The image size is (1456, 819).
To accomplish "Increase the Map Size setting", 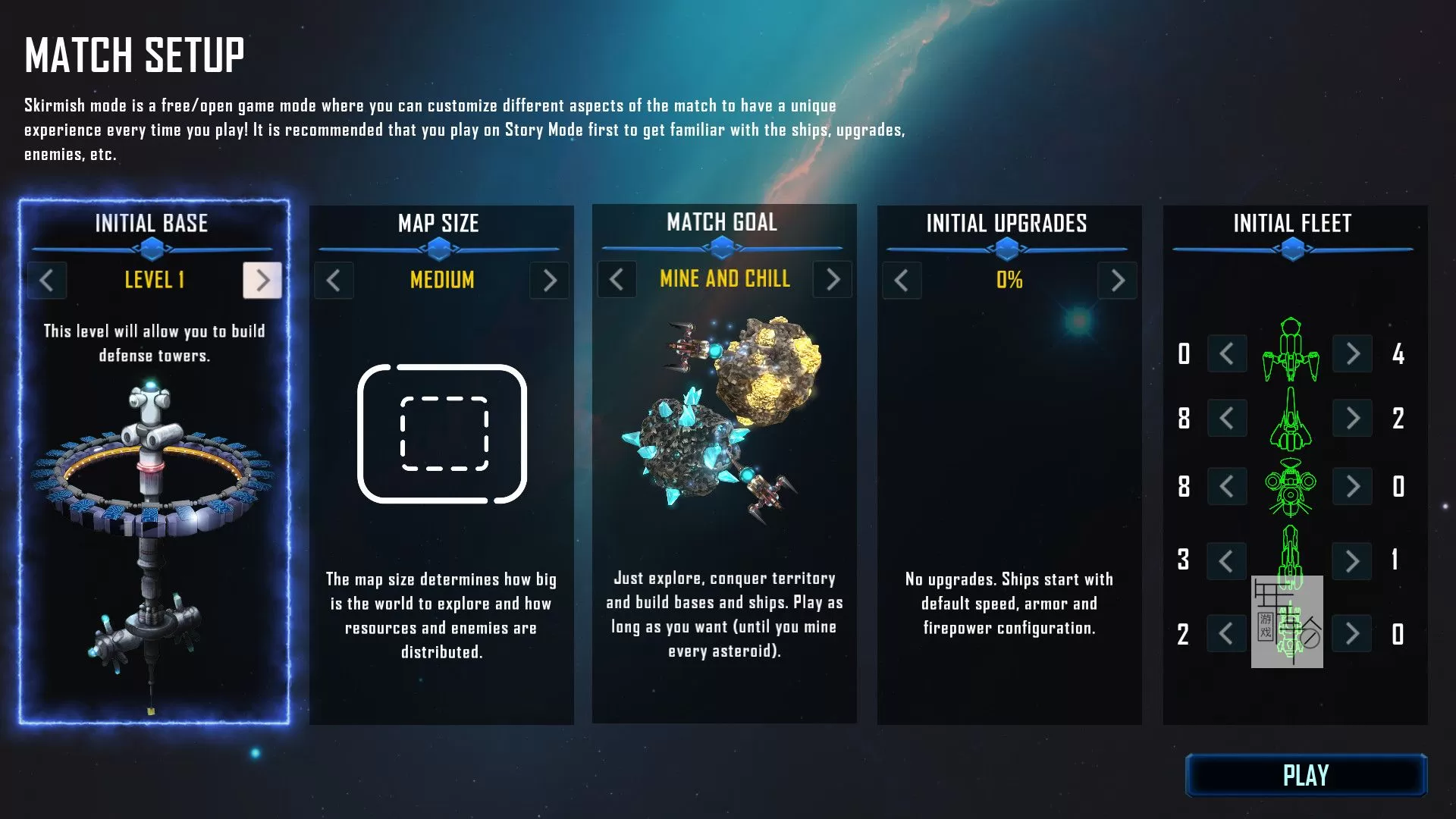I will point(550,281).
